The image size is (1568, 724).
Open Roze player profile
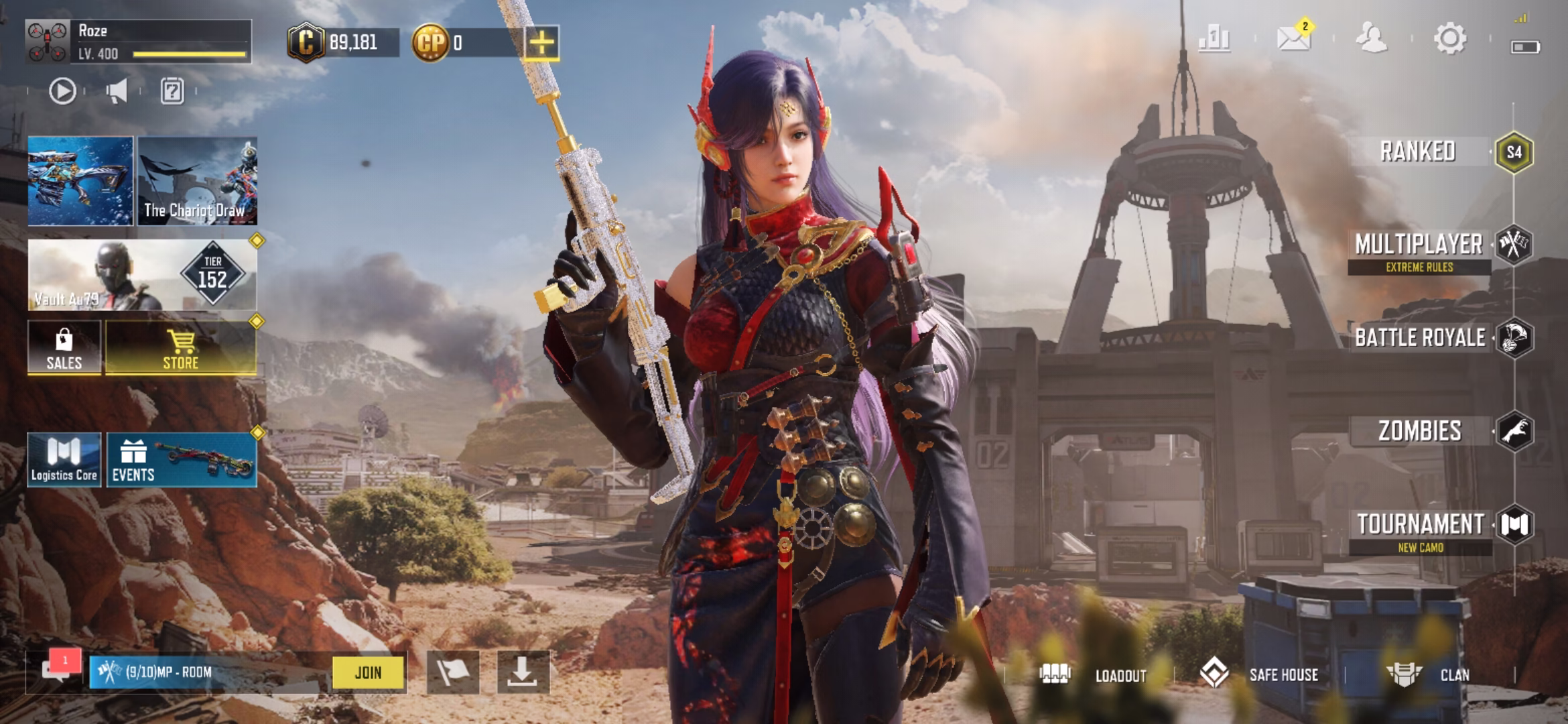pyautogui.click(x=138, y=42)
